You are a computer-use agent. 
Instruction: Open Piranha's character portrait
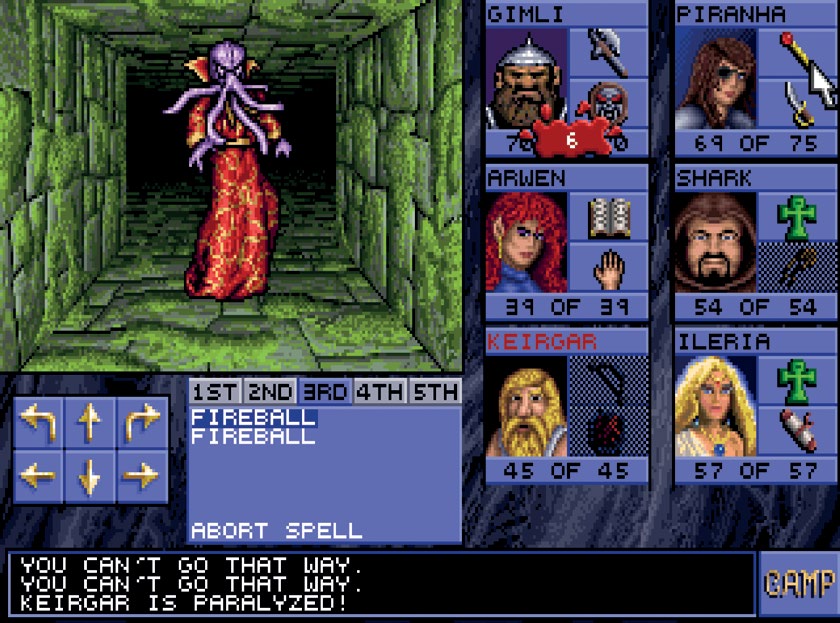pos(715,80)
